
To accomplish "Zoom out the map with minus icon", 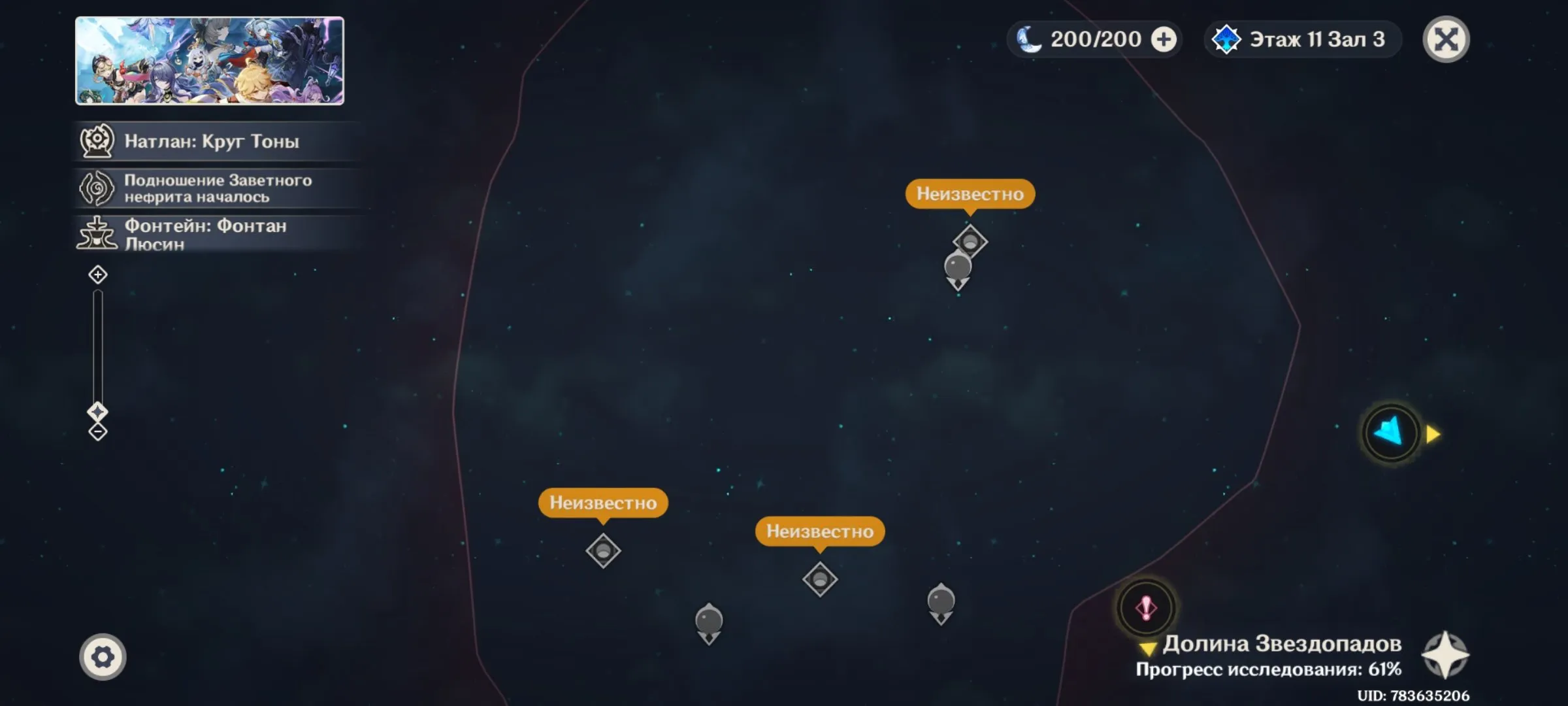I will click(98, 432).
